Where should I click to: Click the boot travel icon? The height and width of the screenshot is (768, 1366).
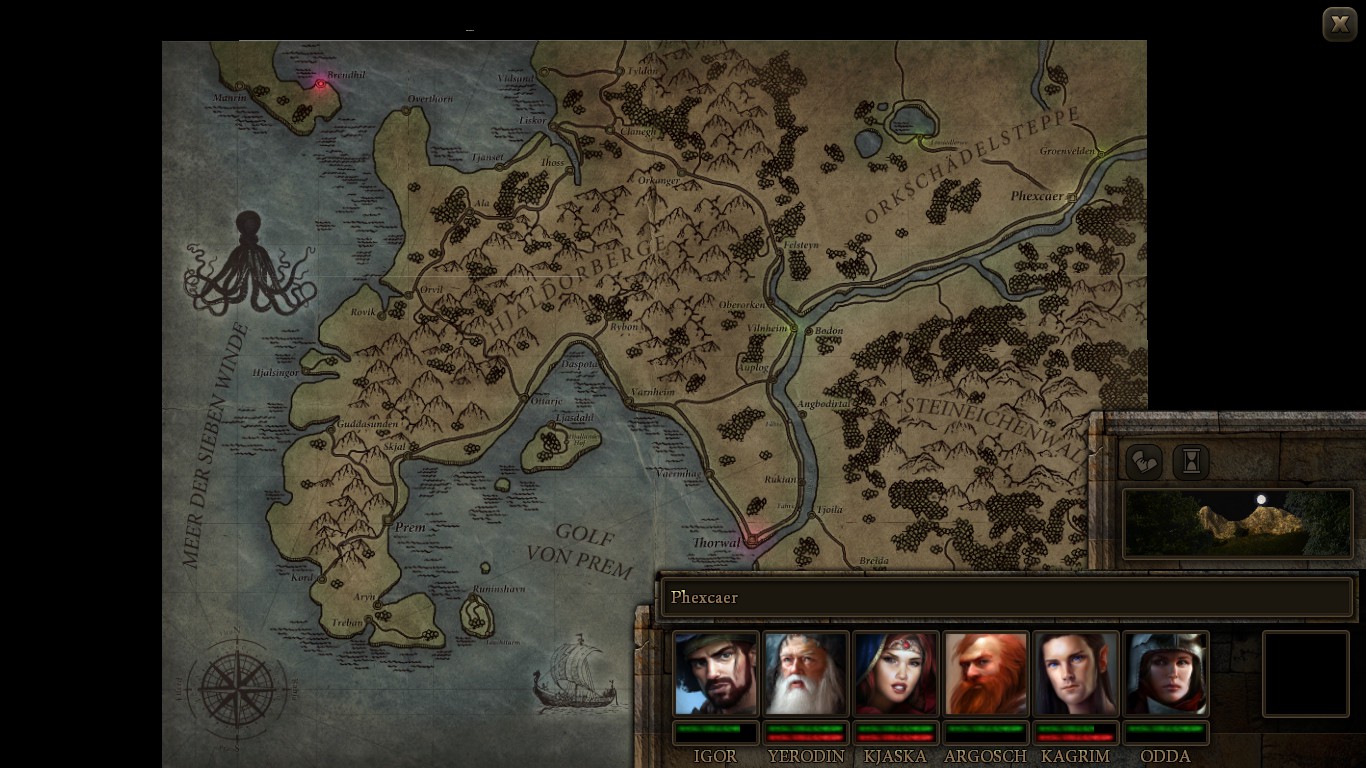tap(1144, 462)
